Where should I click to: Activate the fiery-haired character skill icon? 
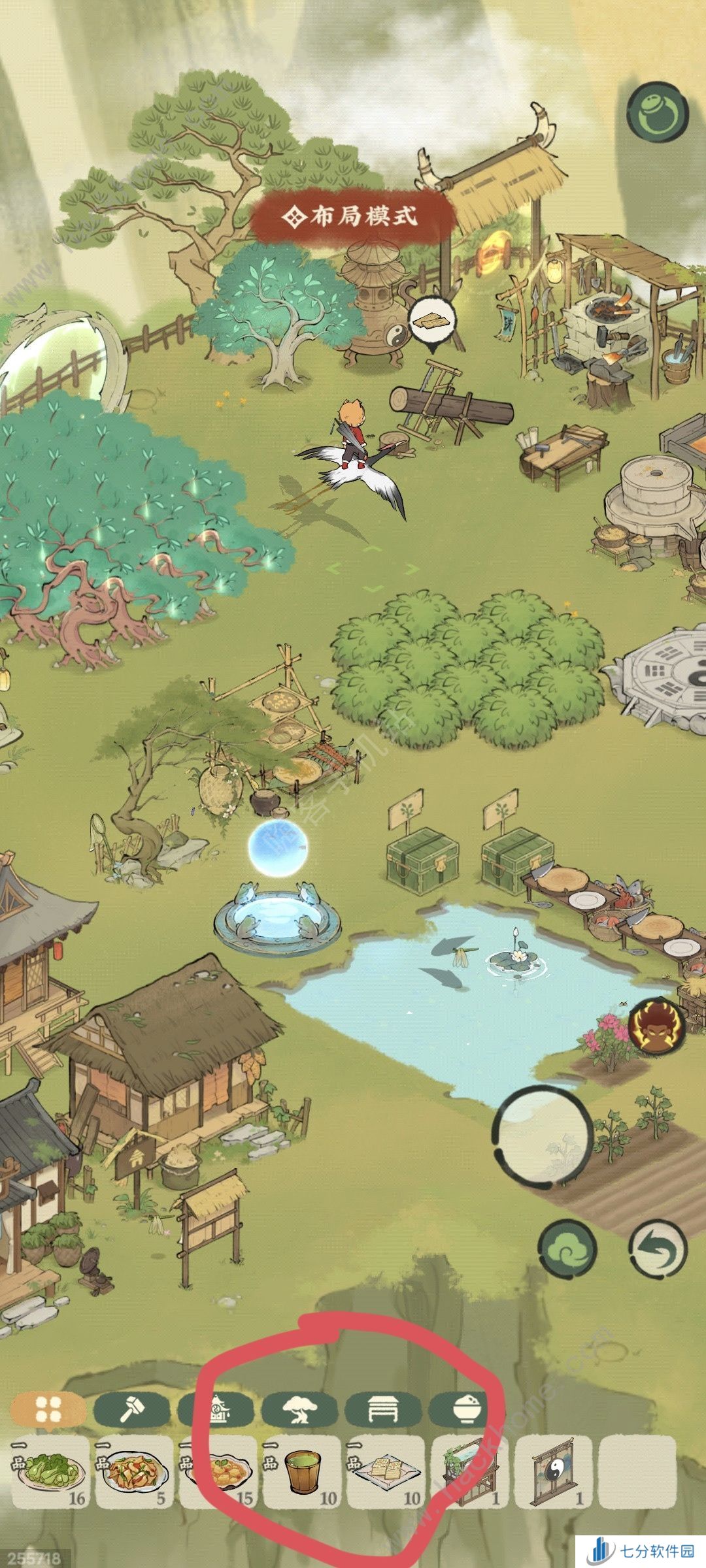[x=657, y=1025]
